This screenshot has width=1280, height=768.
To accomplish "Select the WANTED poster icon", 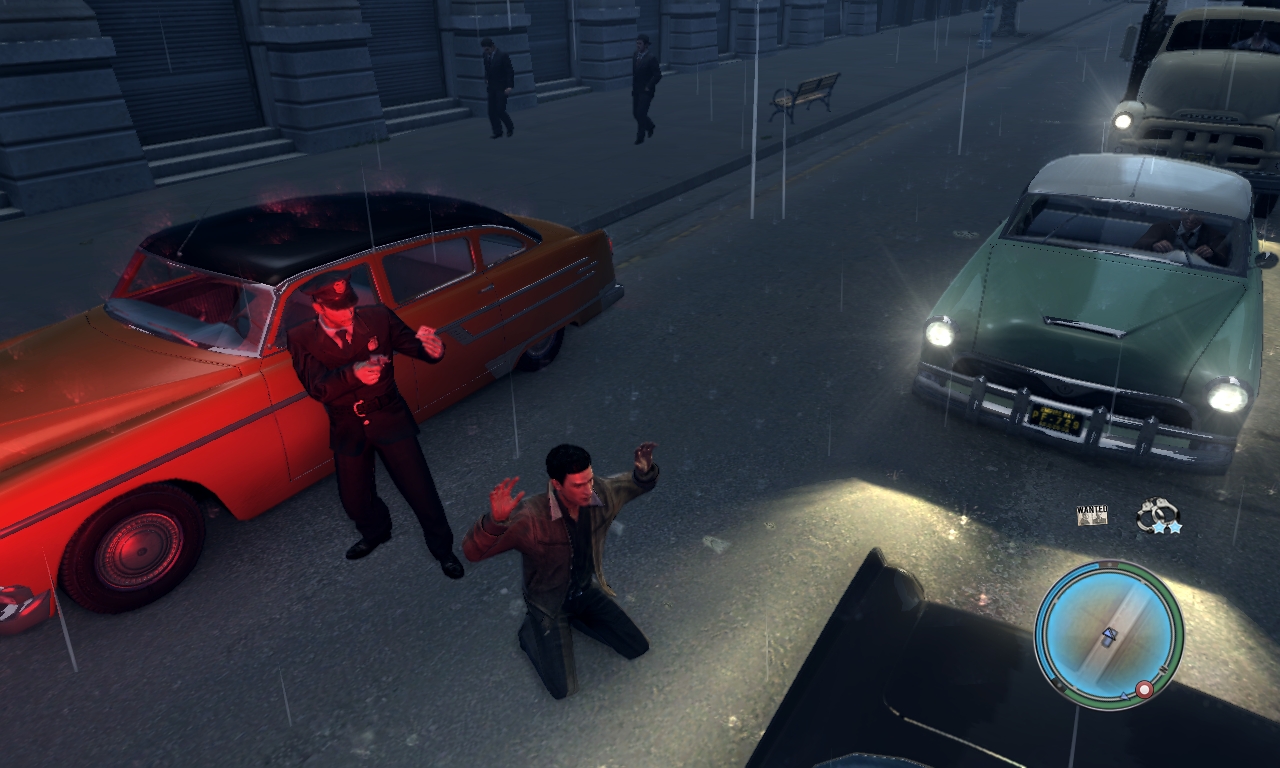I will click(1092, 515).
